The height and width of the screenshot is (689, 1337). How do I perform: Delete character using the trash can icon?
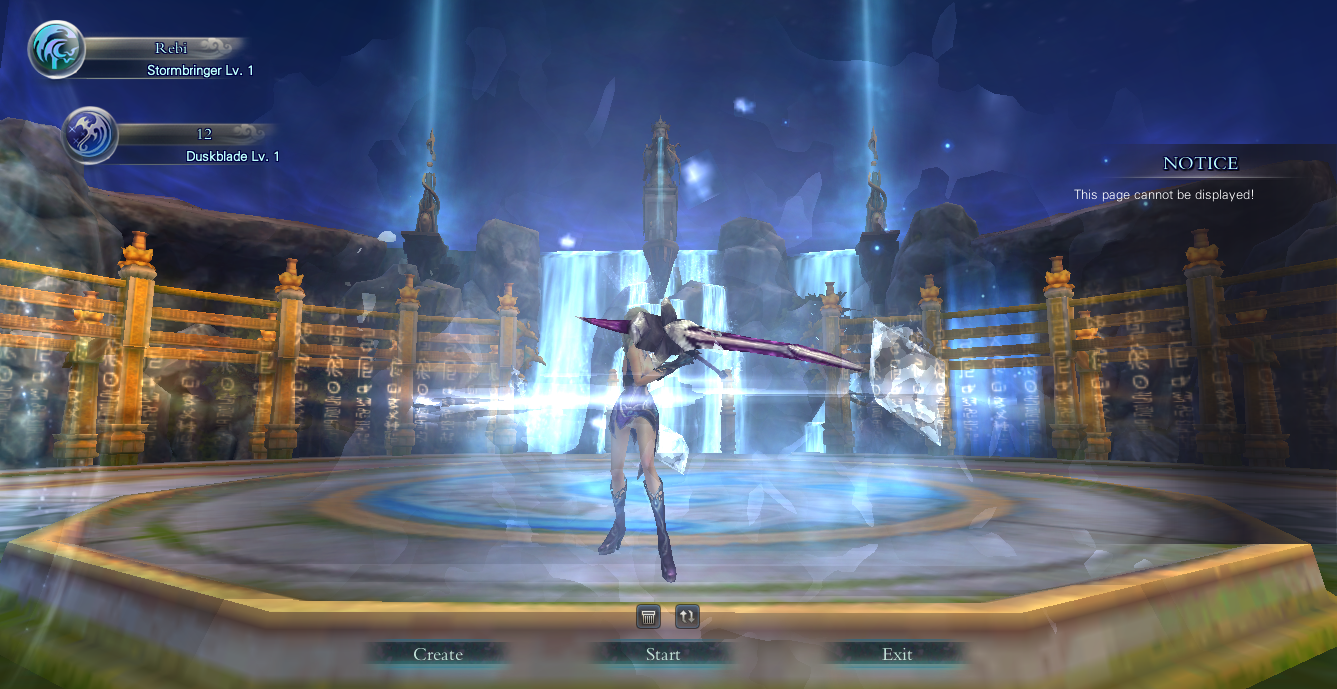648,617
